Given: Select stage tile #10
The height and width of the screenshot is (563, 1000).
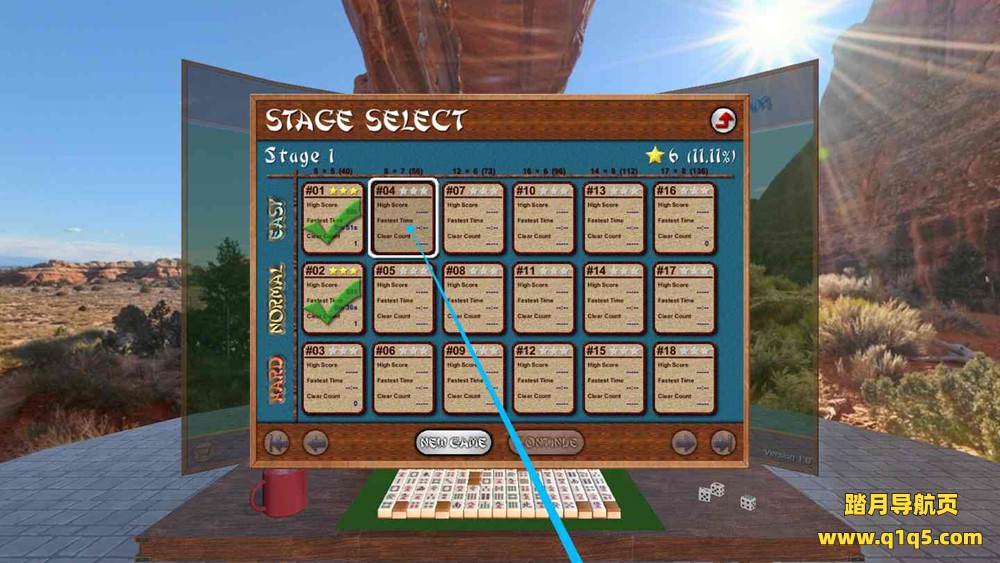Looking at the screenshot, I should [544, 217].
